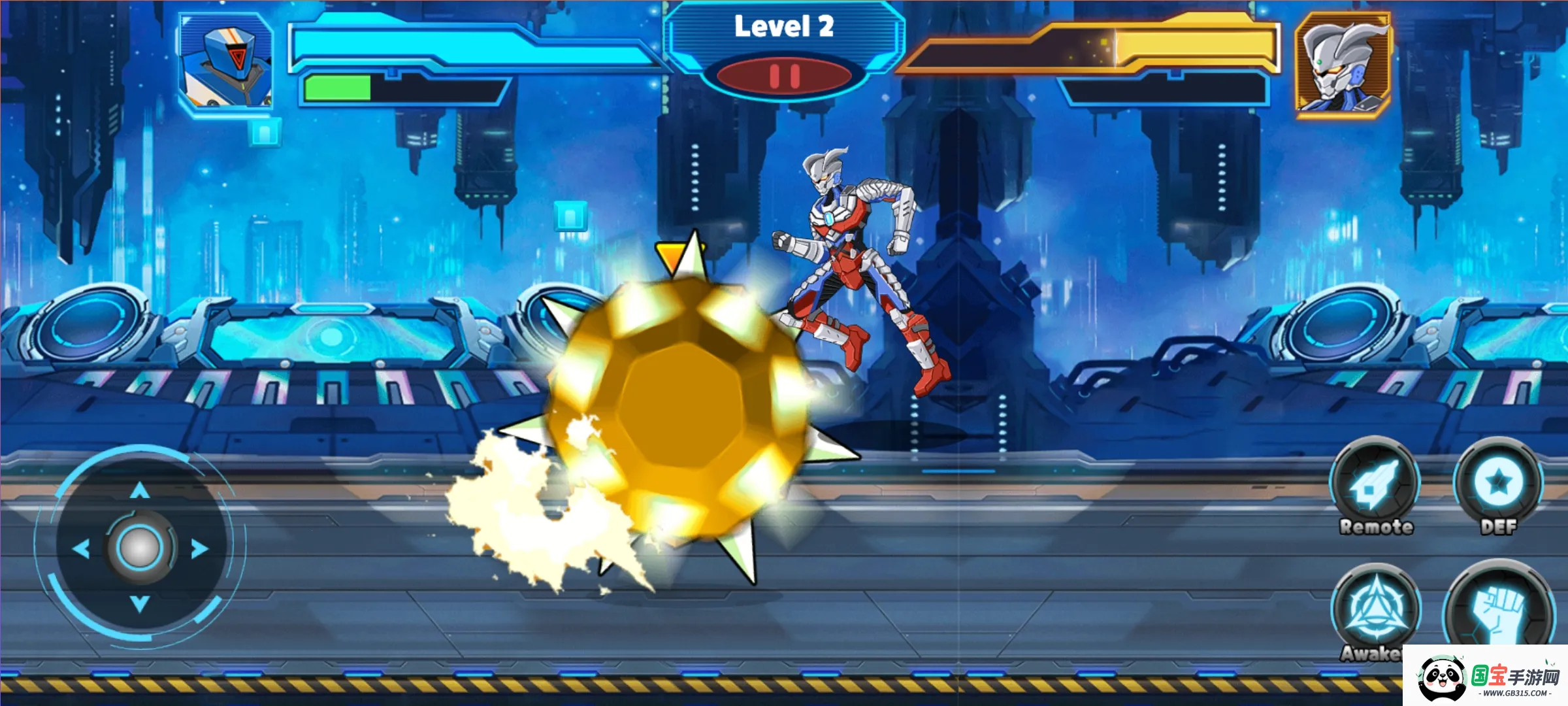Tap the joystick's right arrow

(199, 548)
